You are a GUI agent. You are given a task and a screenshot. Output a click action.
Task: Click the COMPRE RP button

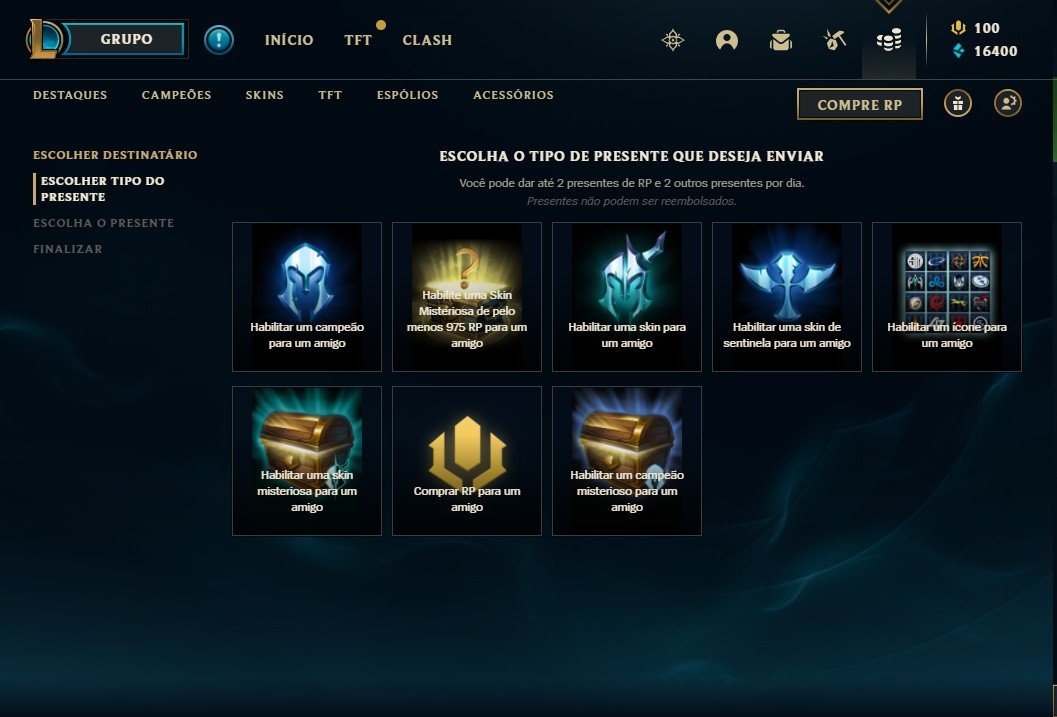point(859,104)
